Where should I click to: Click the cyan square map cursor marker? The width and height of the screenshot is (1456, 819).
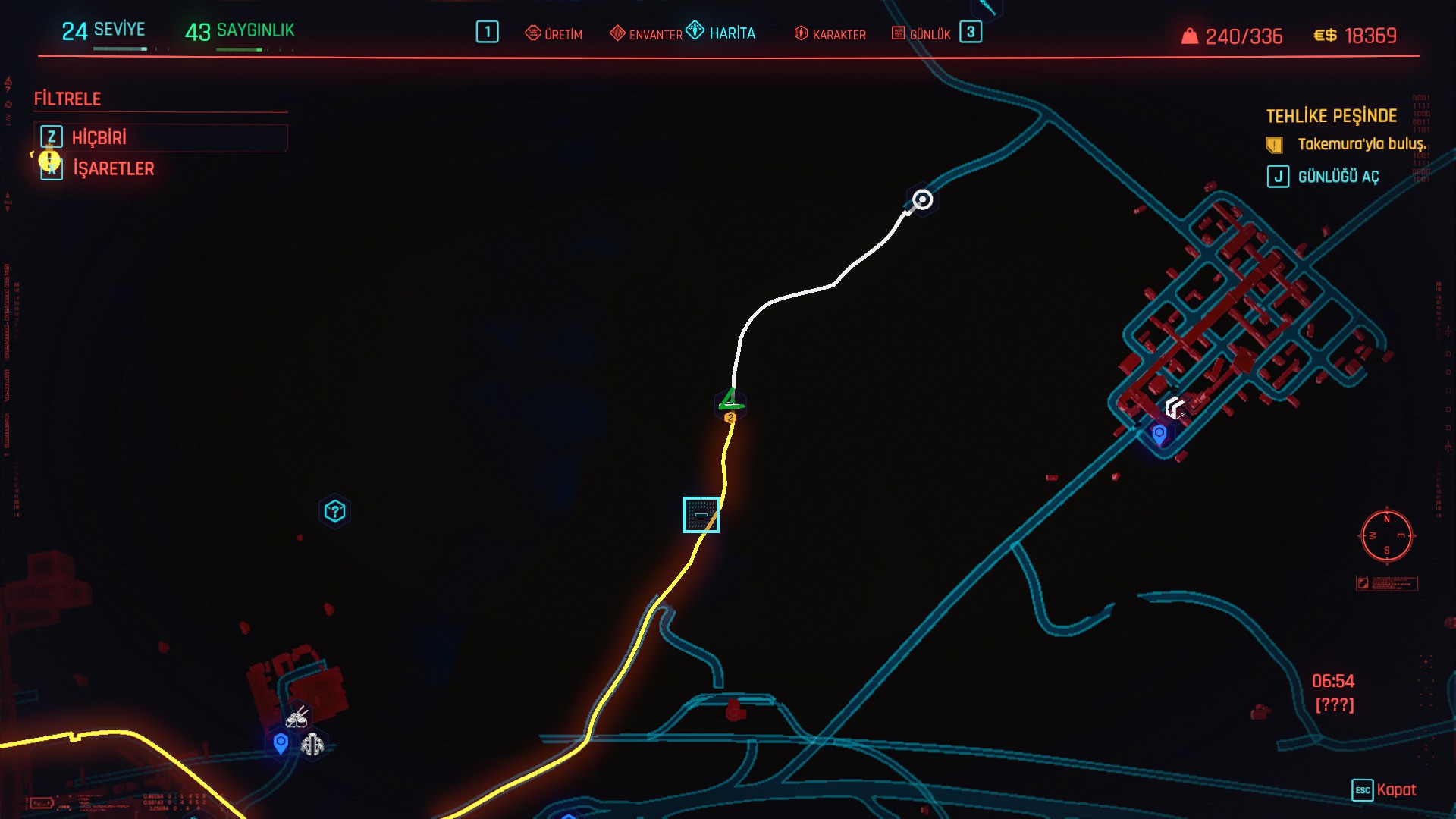(701, 515)
